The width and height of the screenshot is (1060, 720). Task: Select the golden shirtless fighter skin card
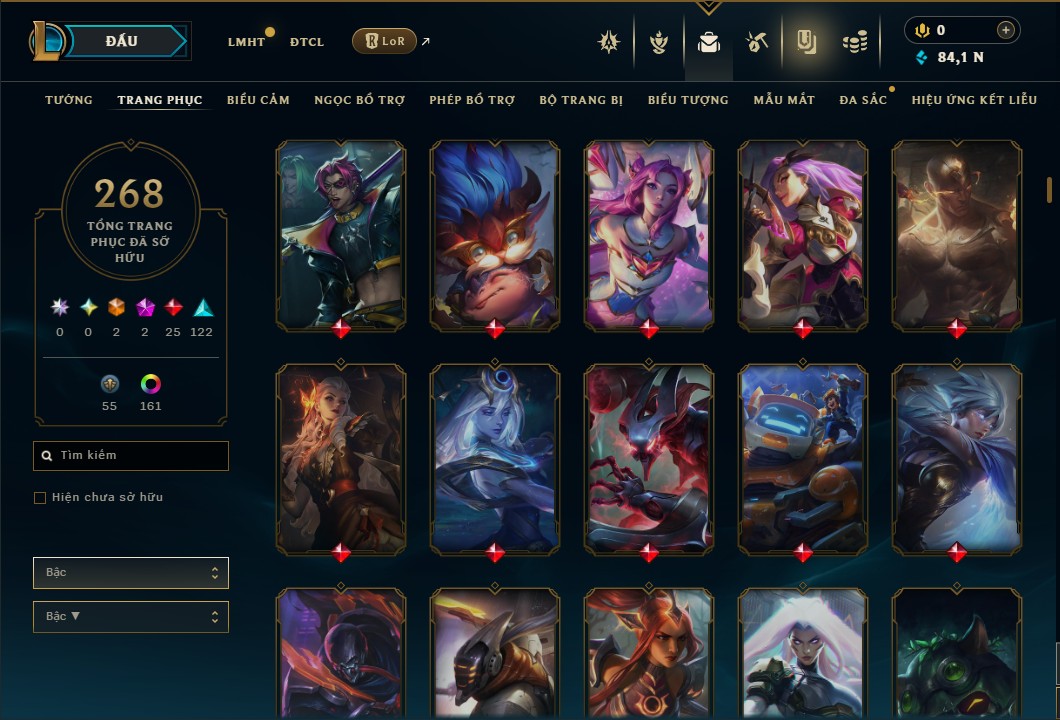tap(957, 235)
